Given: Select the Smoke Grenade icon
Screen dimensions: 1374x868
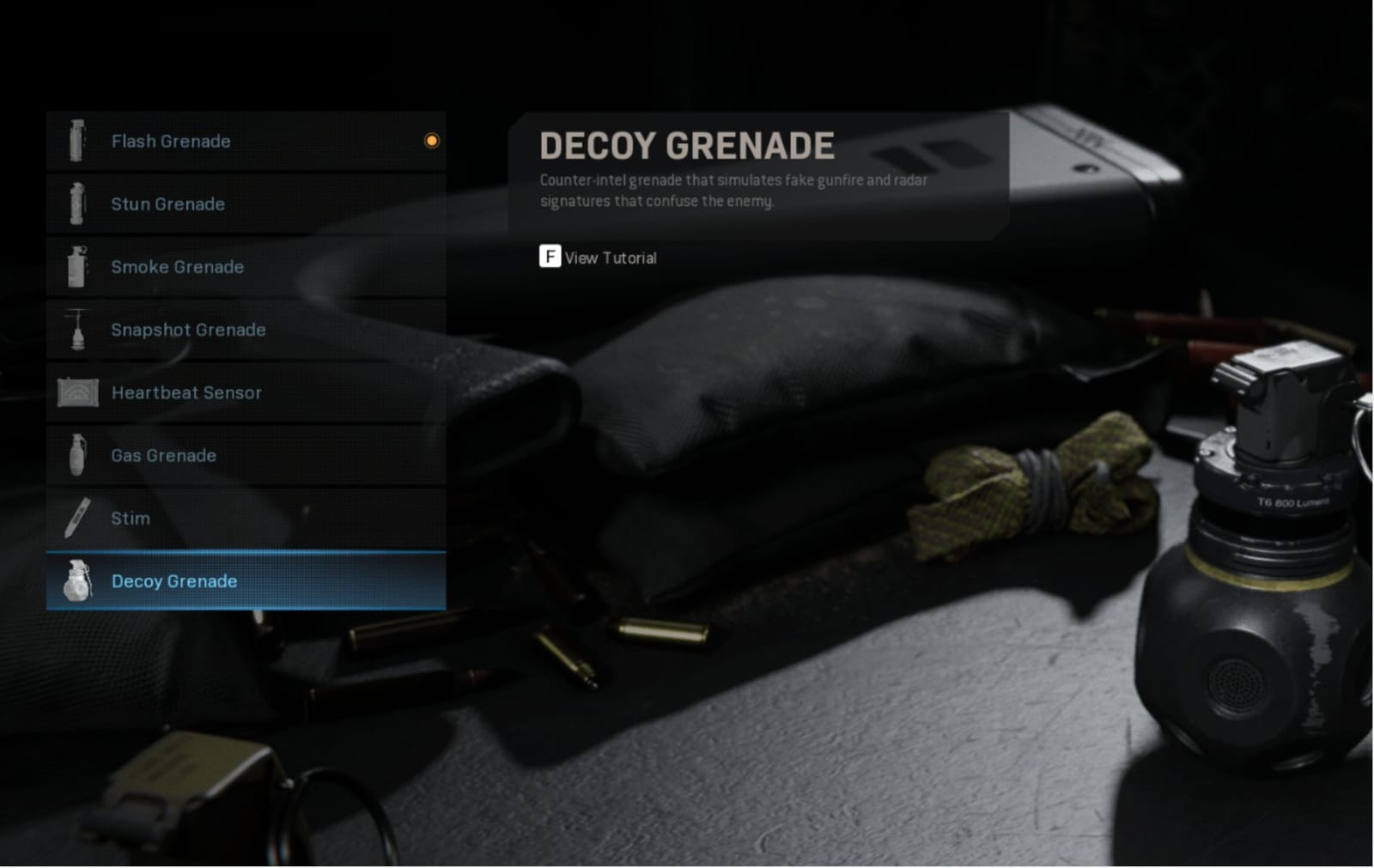Looking at the screenshot, I should click(x=77, y=267).
